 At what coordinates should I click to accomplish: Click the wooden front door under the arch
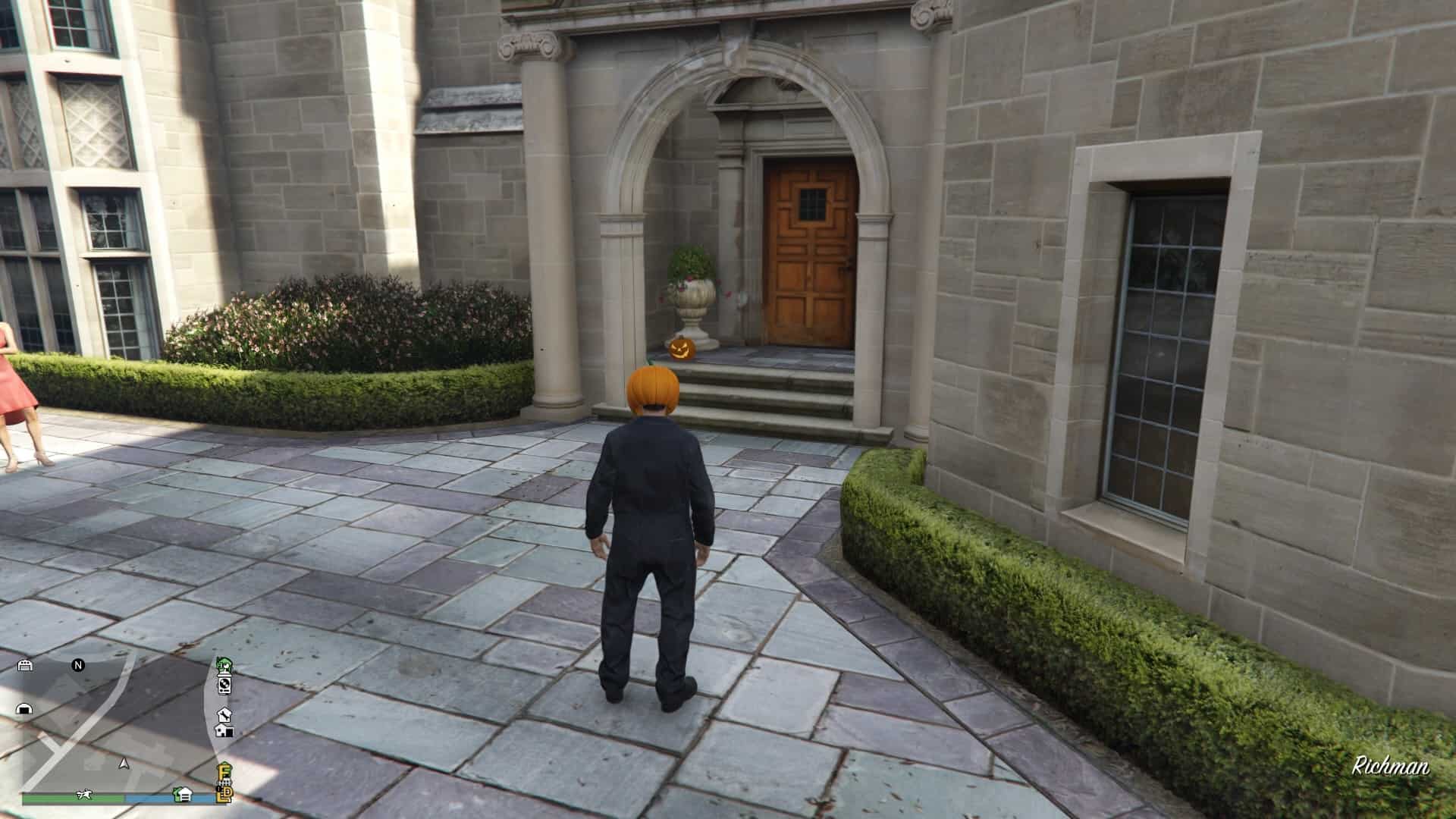[x=808, y=250]
